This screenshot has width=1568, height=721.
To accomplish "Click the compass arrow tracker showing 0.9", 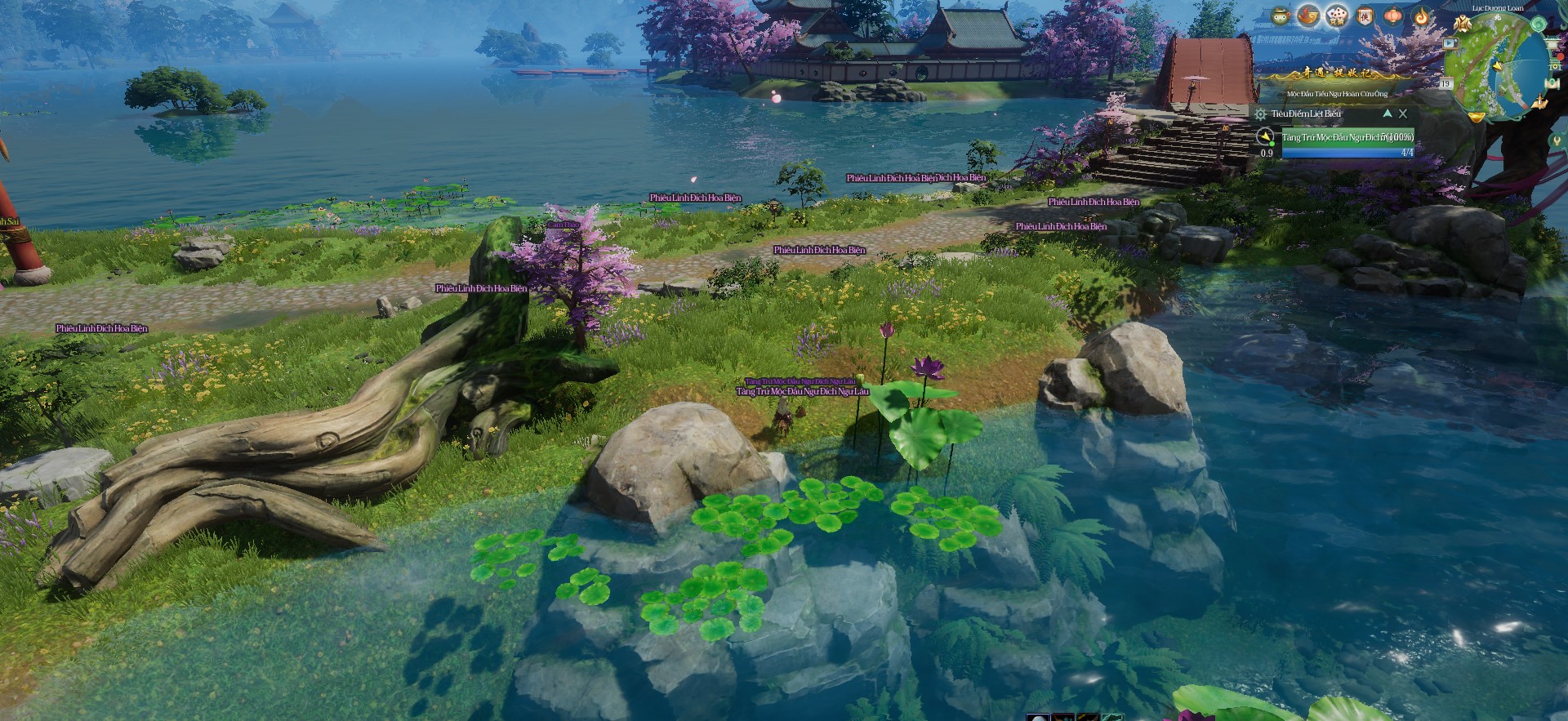I will point(1265,137).
